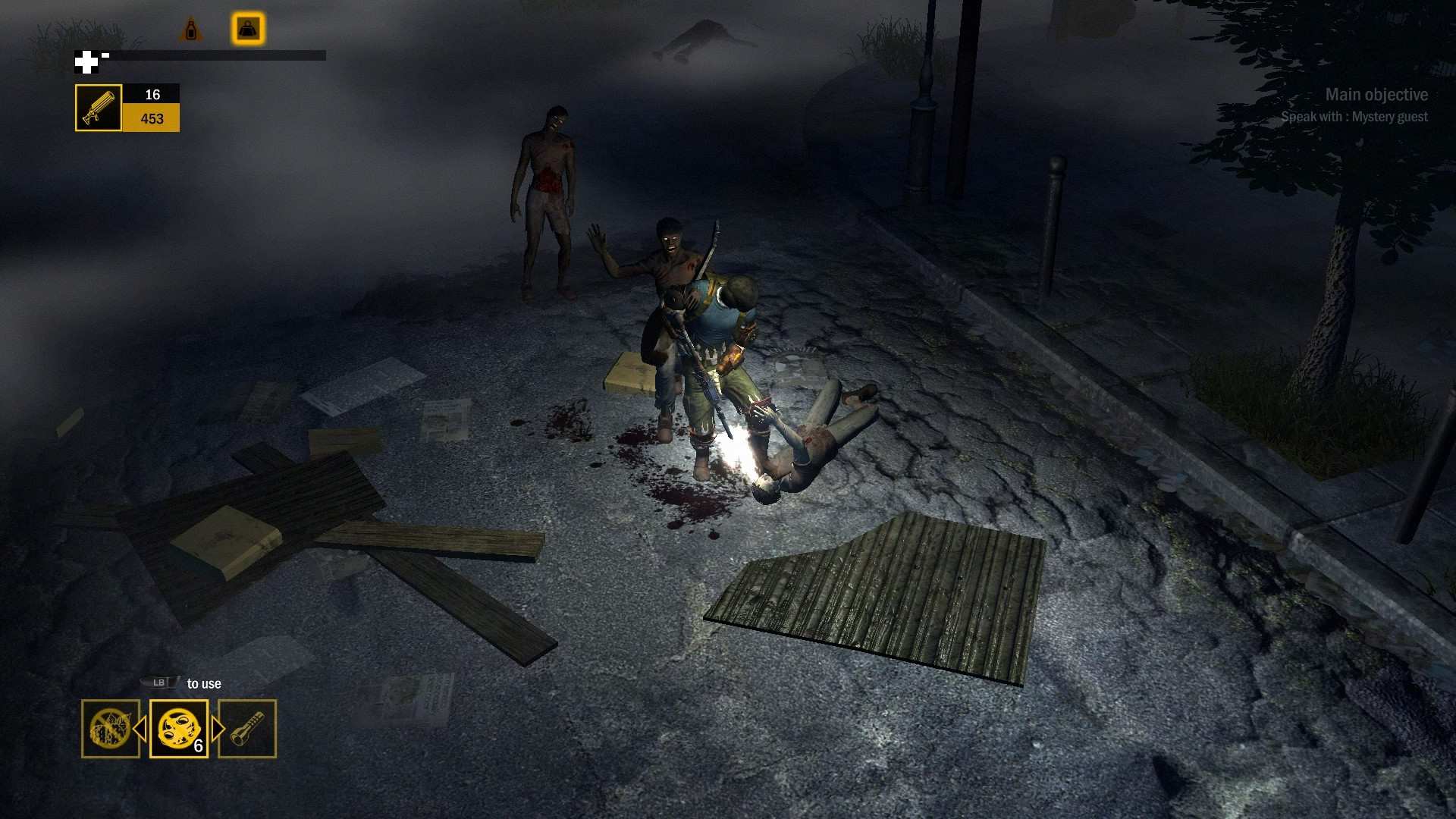Cycle items with the left arrow
The height and width of the screenshot is (819, 1456).
140,729
